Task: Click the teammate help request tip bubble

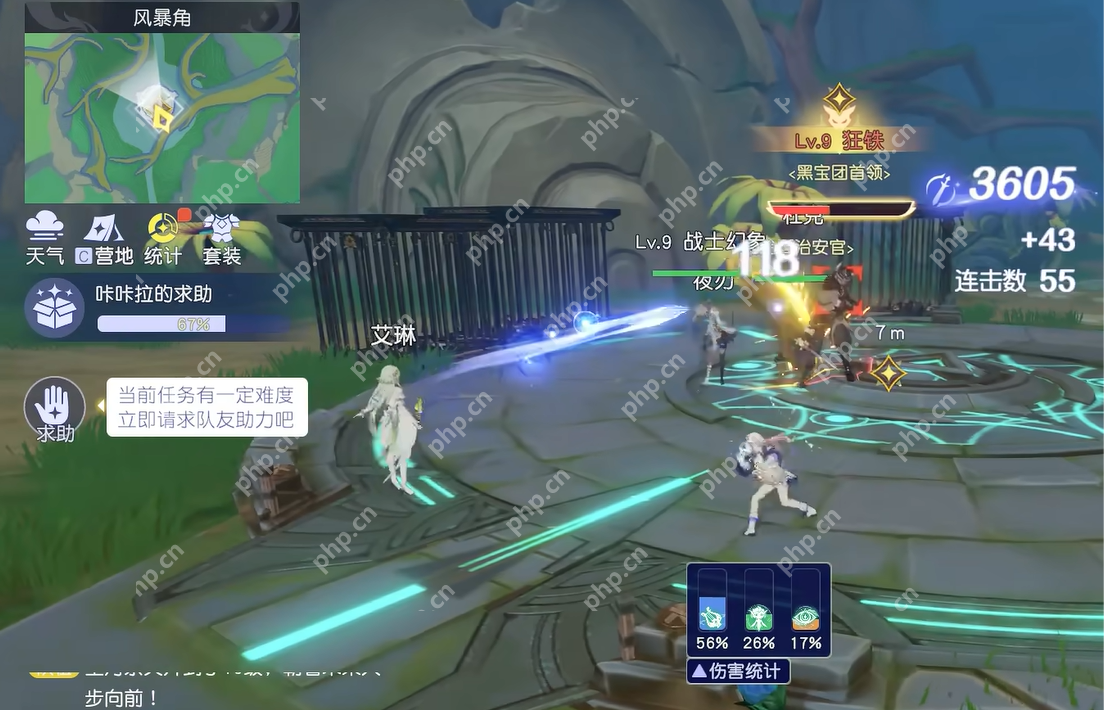Action: (x=207, y=407)
